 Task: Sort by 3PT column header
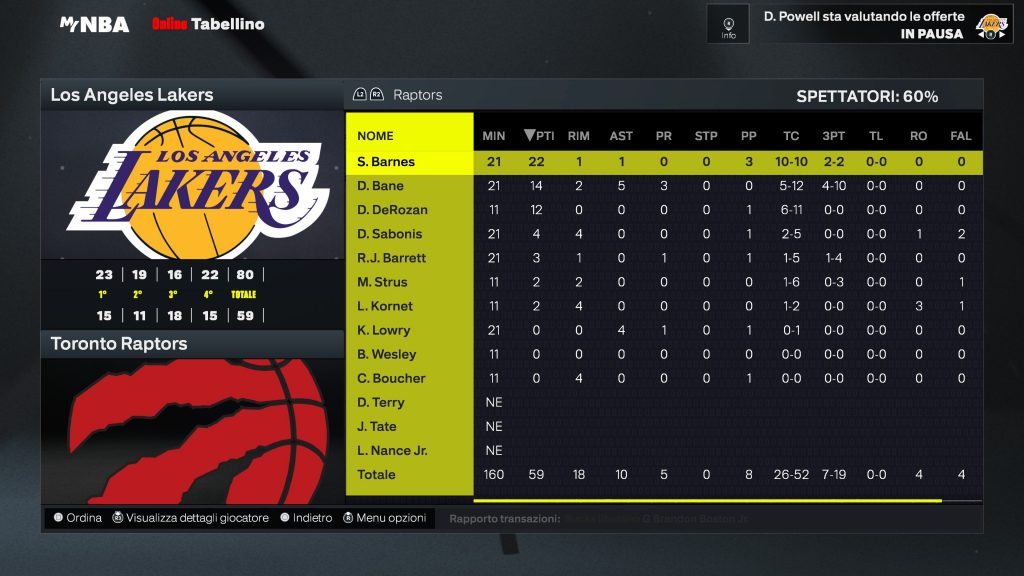click(833, 136)
